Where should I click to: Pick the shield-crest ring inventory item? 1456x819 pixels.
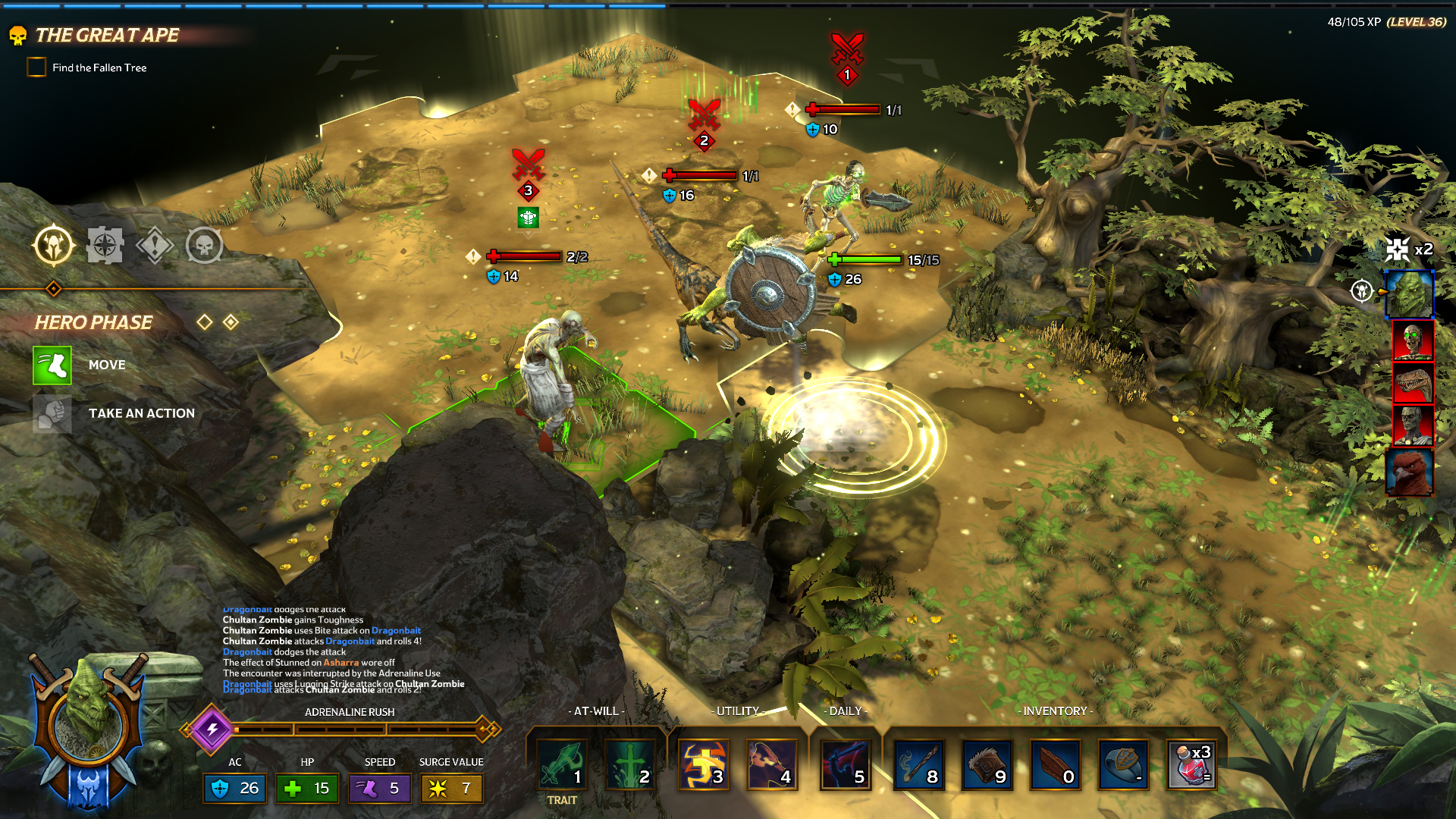1123,764
